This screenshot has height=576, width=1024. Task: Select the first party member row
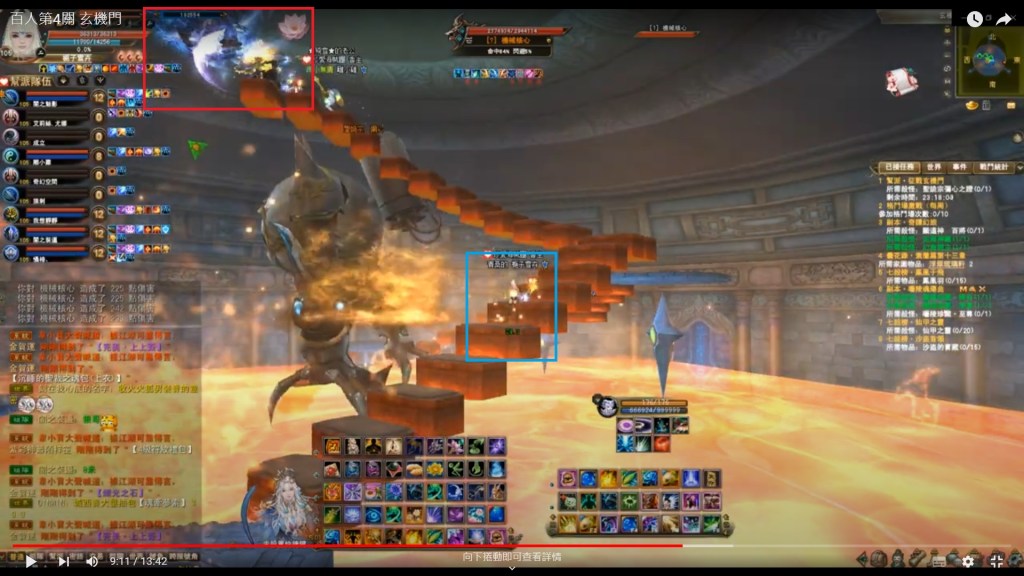click(x=60, y=99)
